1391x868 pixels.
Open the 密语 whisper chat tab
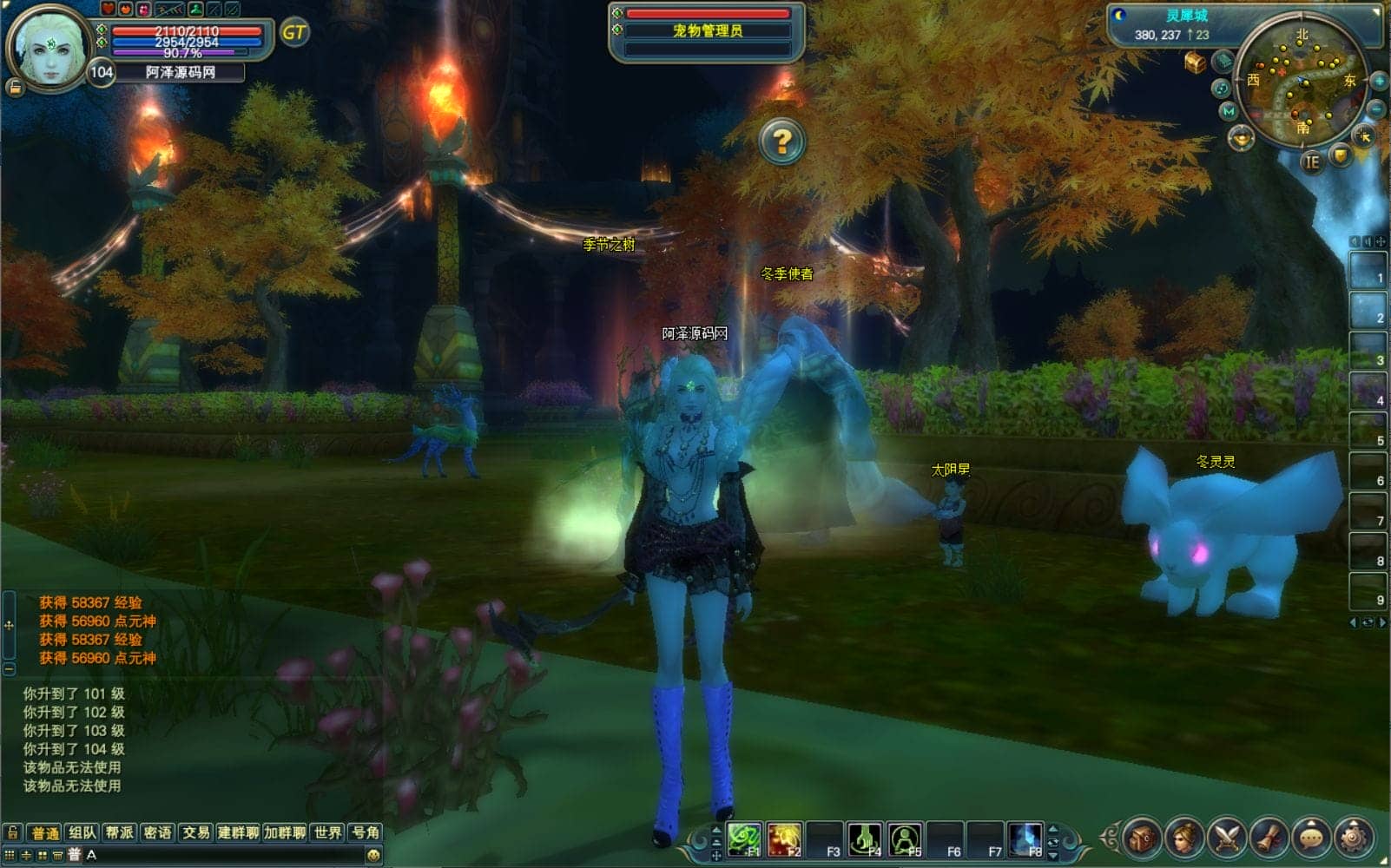click(157, 832)
